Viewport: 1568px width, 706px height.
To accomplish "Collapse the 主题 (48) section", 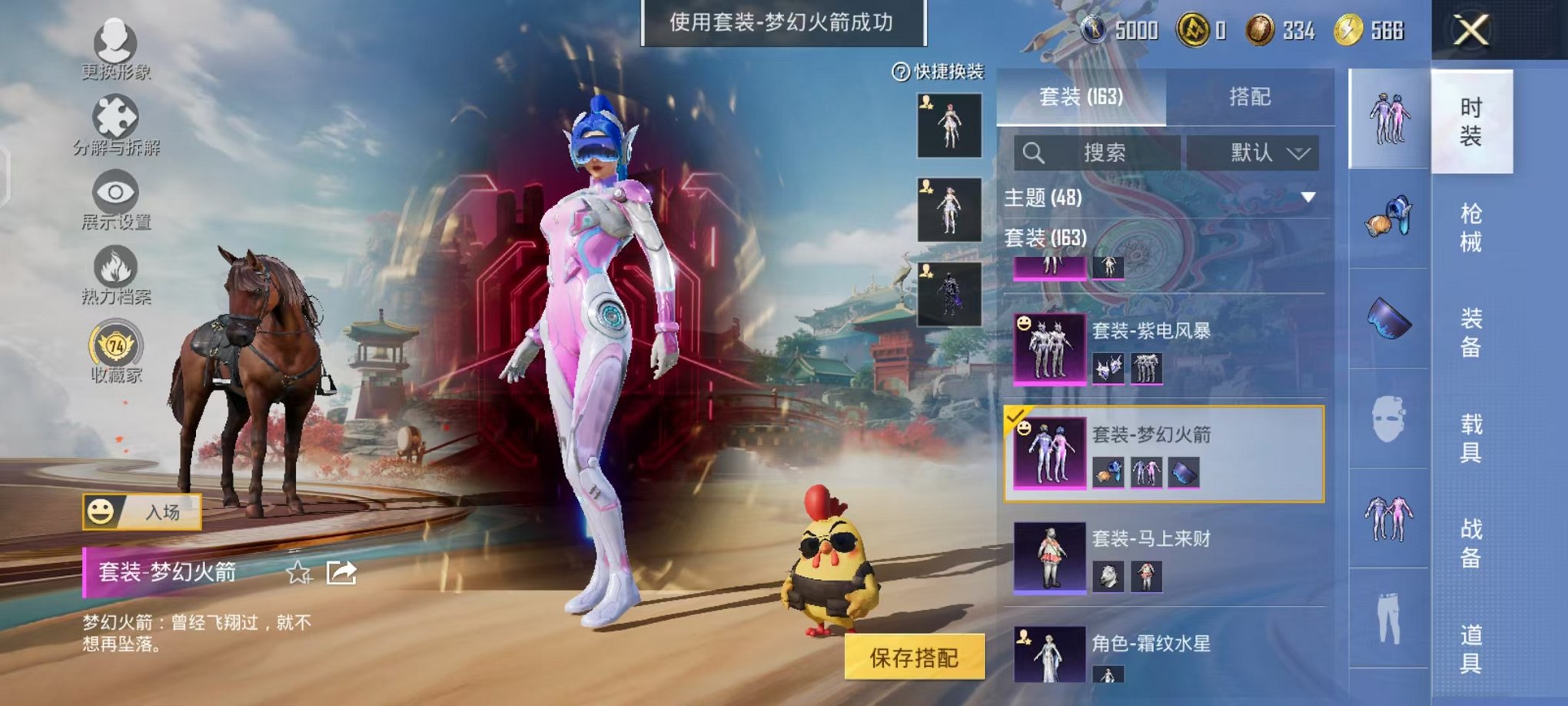I will pos(1307,196).
